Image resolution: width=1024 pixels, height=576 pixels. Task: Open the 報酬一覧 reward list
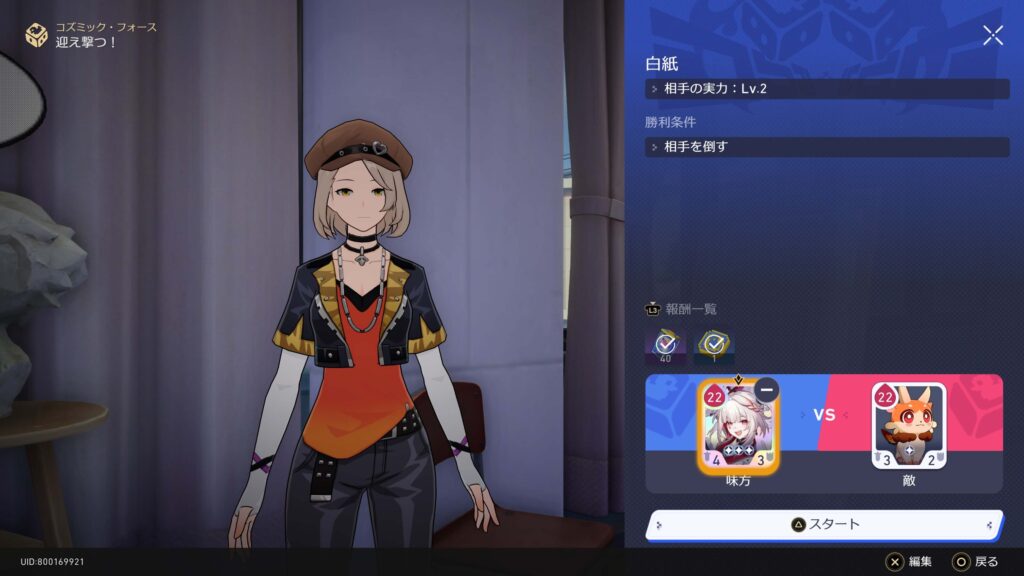(x=681, y=309)
